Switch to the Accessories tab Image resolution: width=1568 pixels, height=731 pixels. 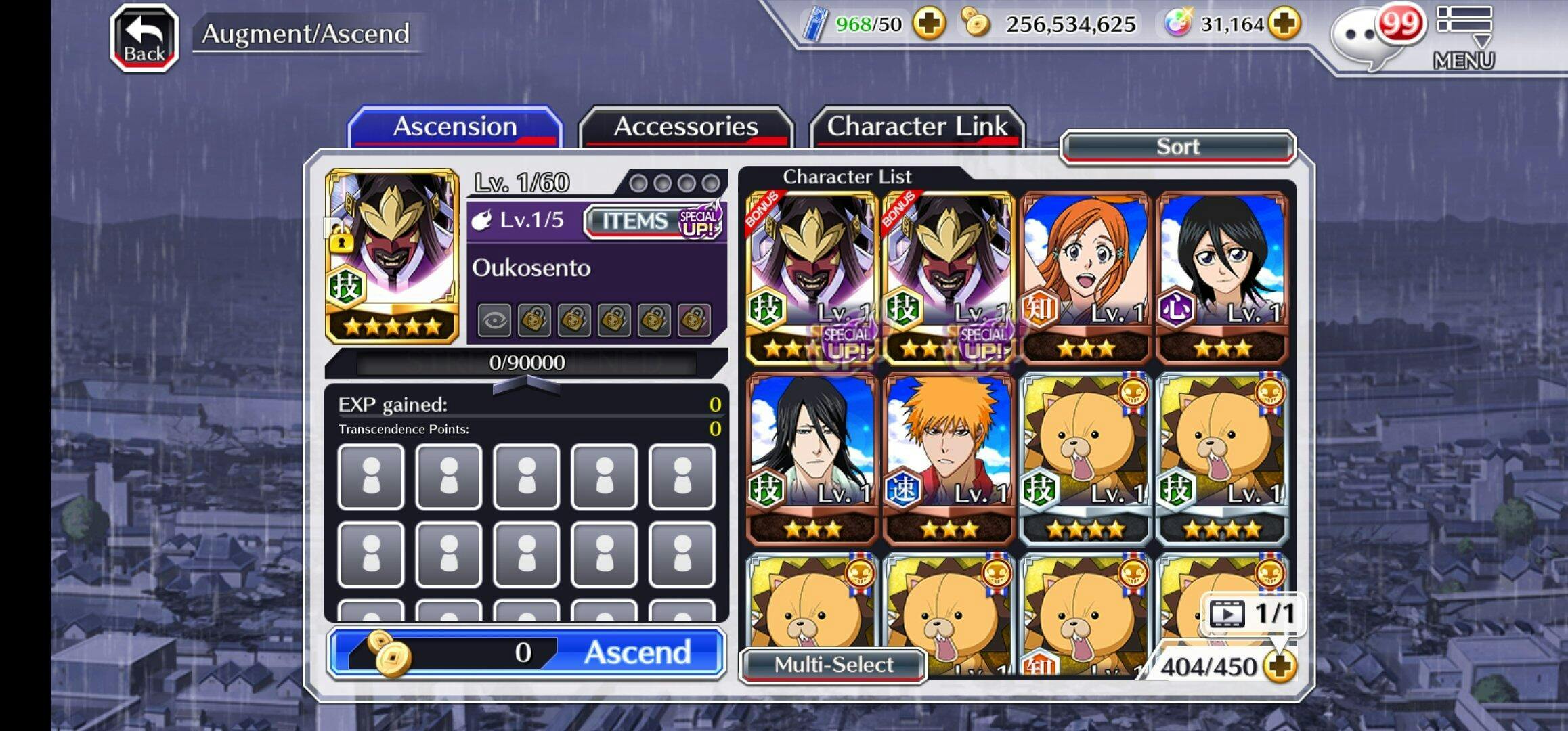pos(685,127)
